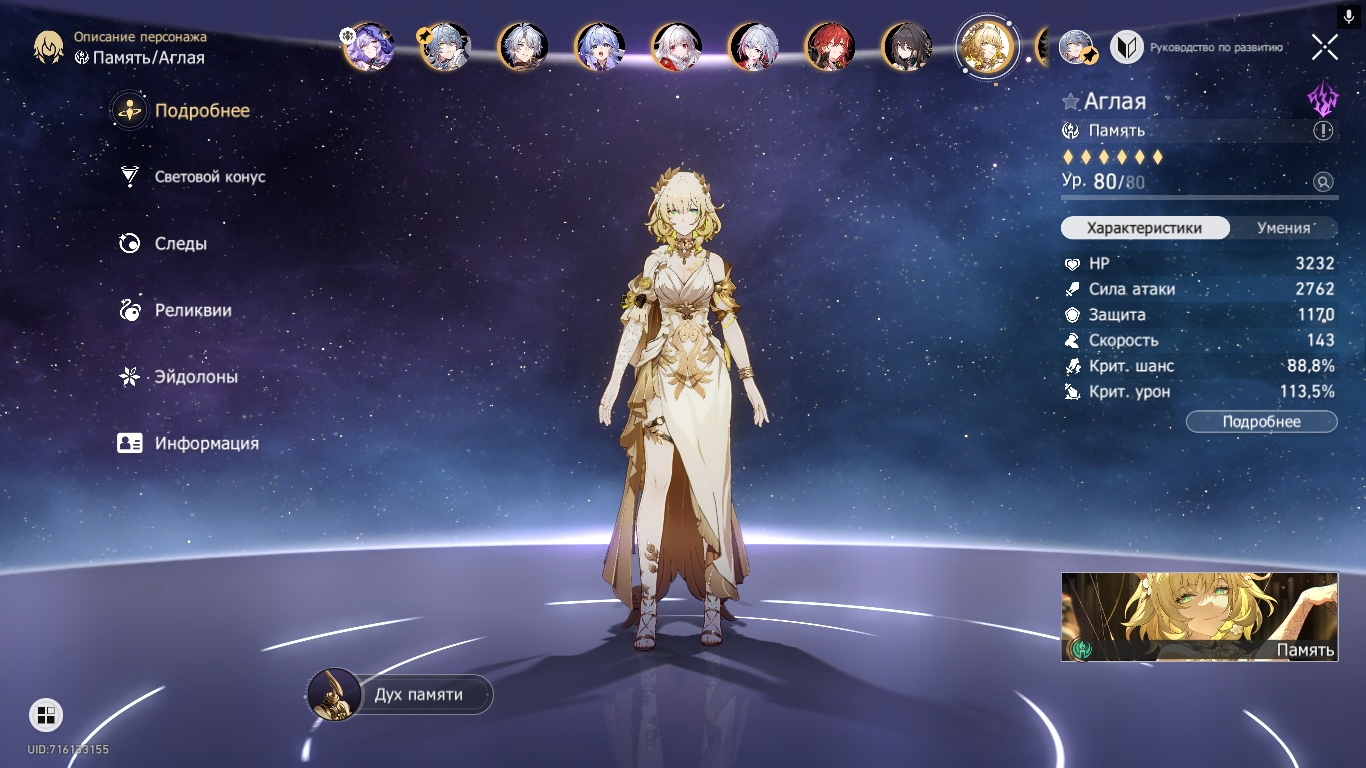Viewport: 1366px width, 768px height.
Task: Open the Память character splash art thumbnail
Action: [1199, 617]
